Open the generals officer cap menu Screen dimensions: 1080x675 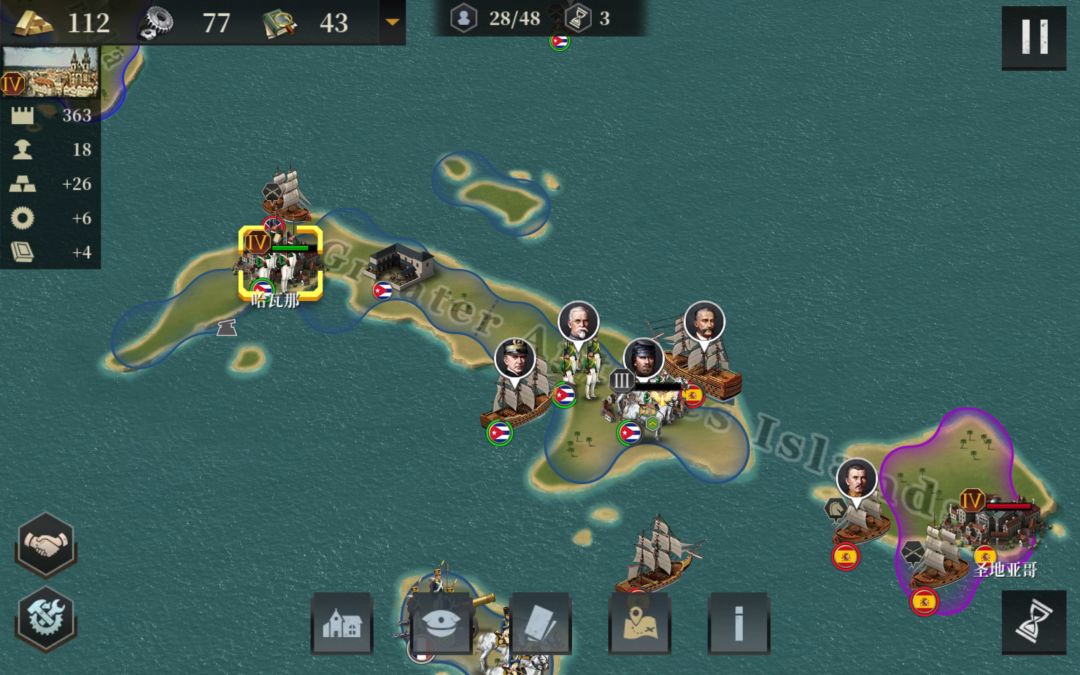441,623
